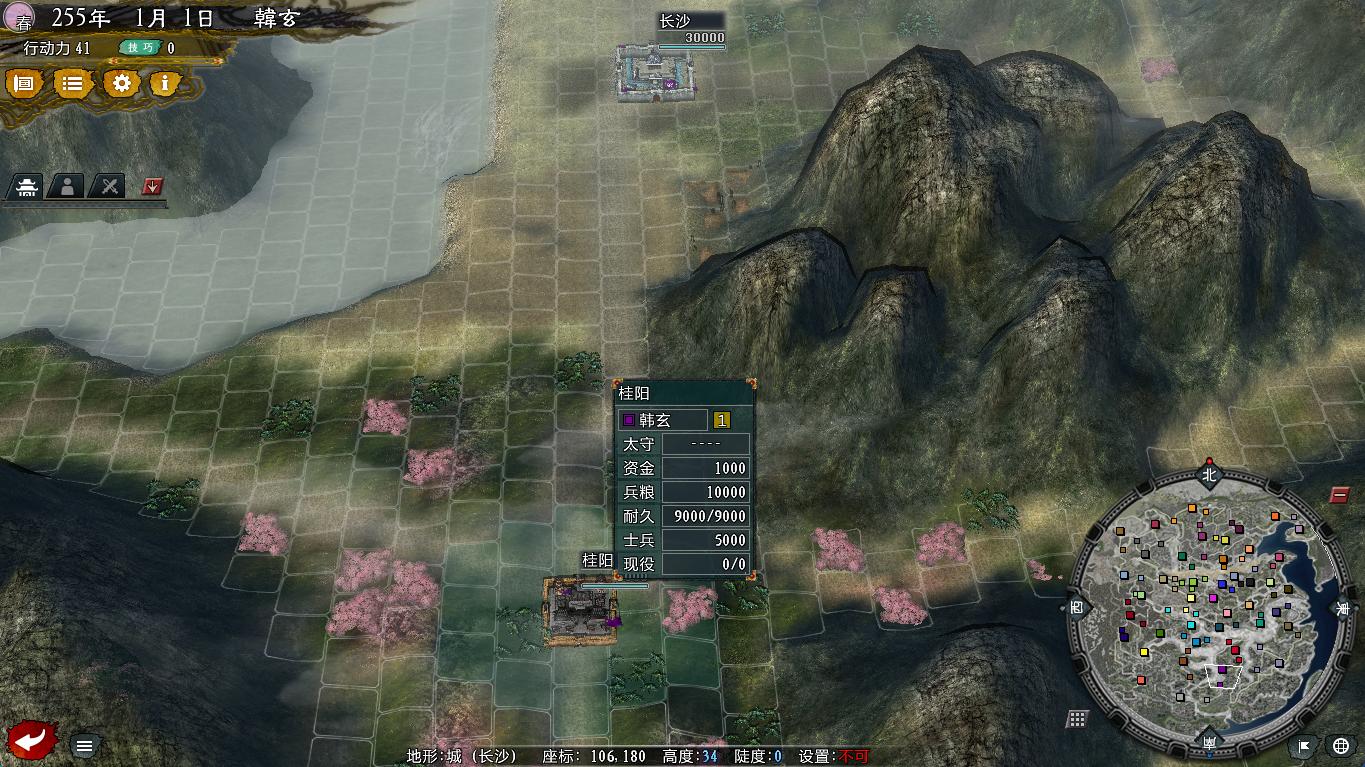Toggle the city display mode with the building icon
This screenshot has height=767, width=1365.
pos(26,186)
